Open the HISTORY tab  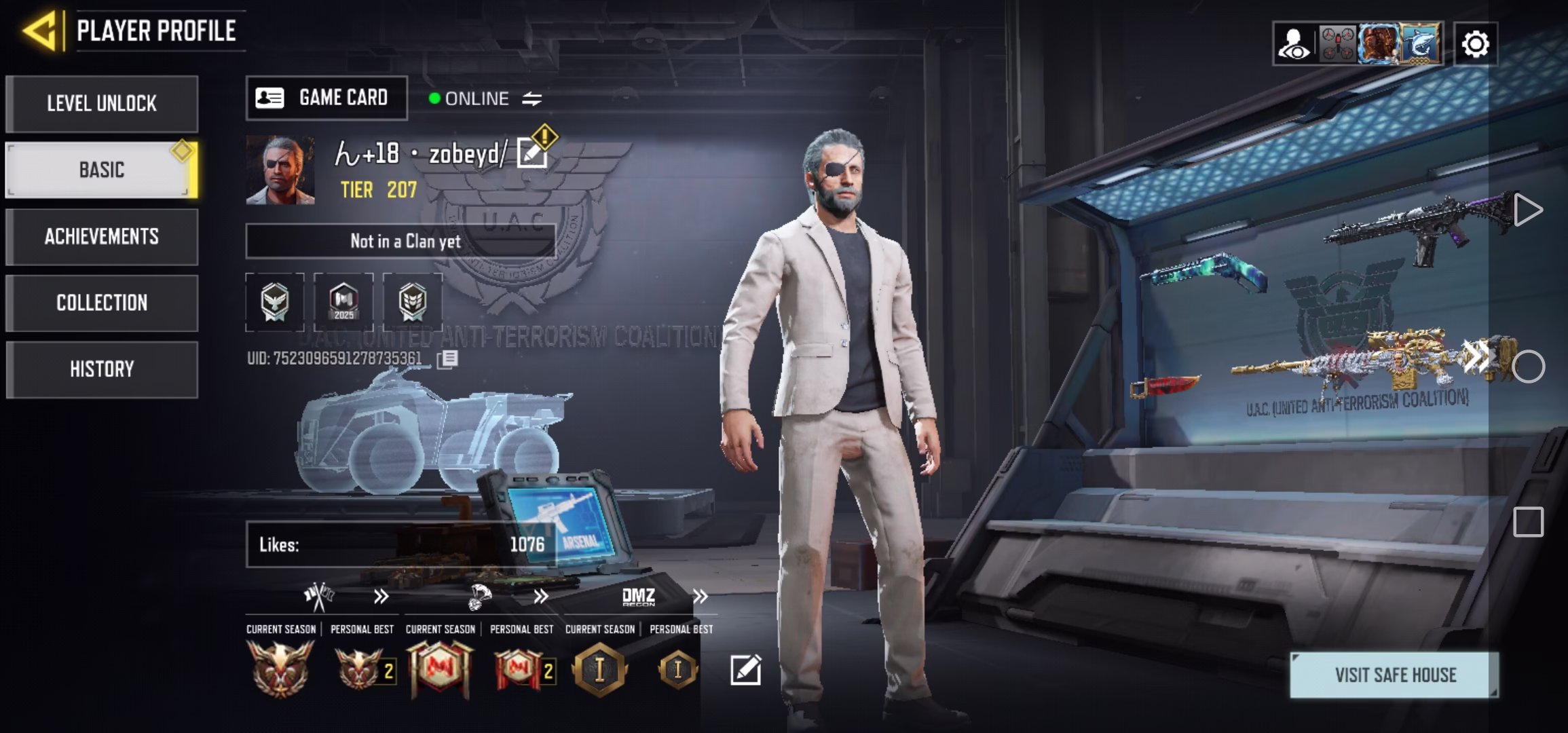pyautogui.click(x=101, y=369)
